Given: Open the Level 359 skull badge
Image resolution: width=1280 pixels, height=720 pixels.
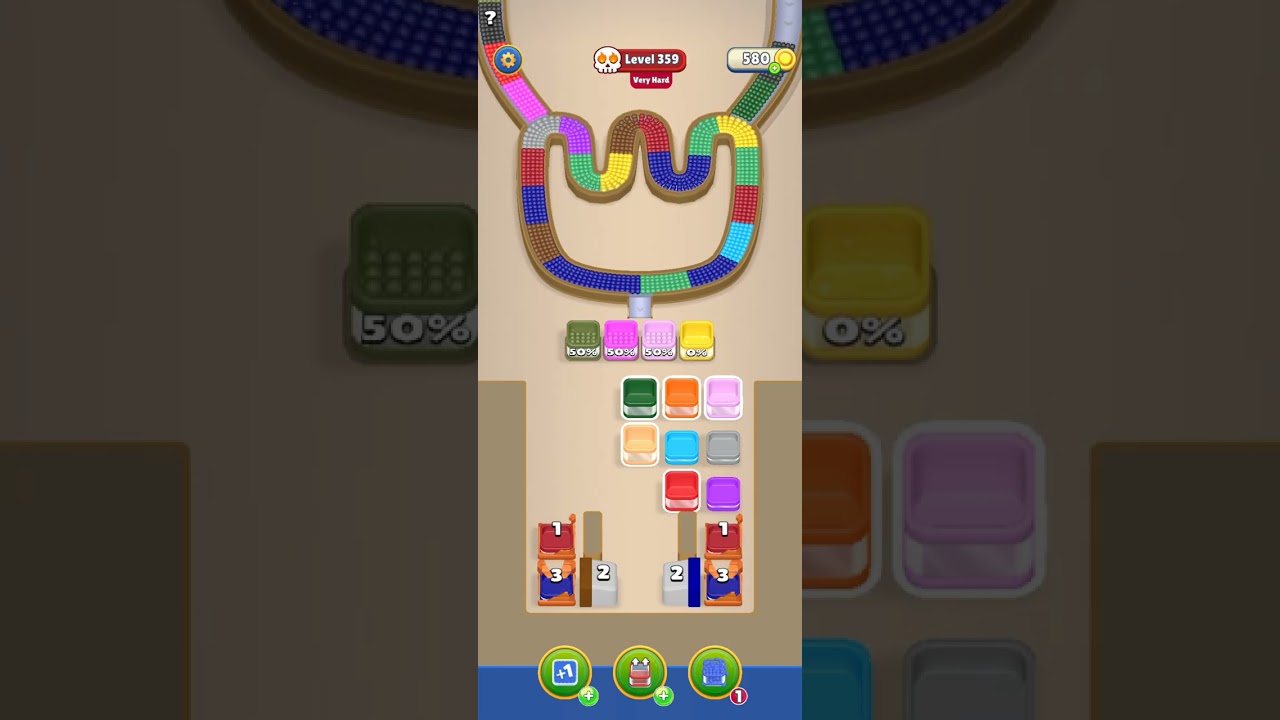Looking at the screenshot, I should (640, 58).
